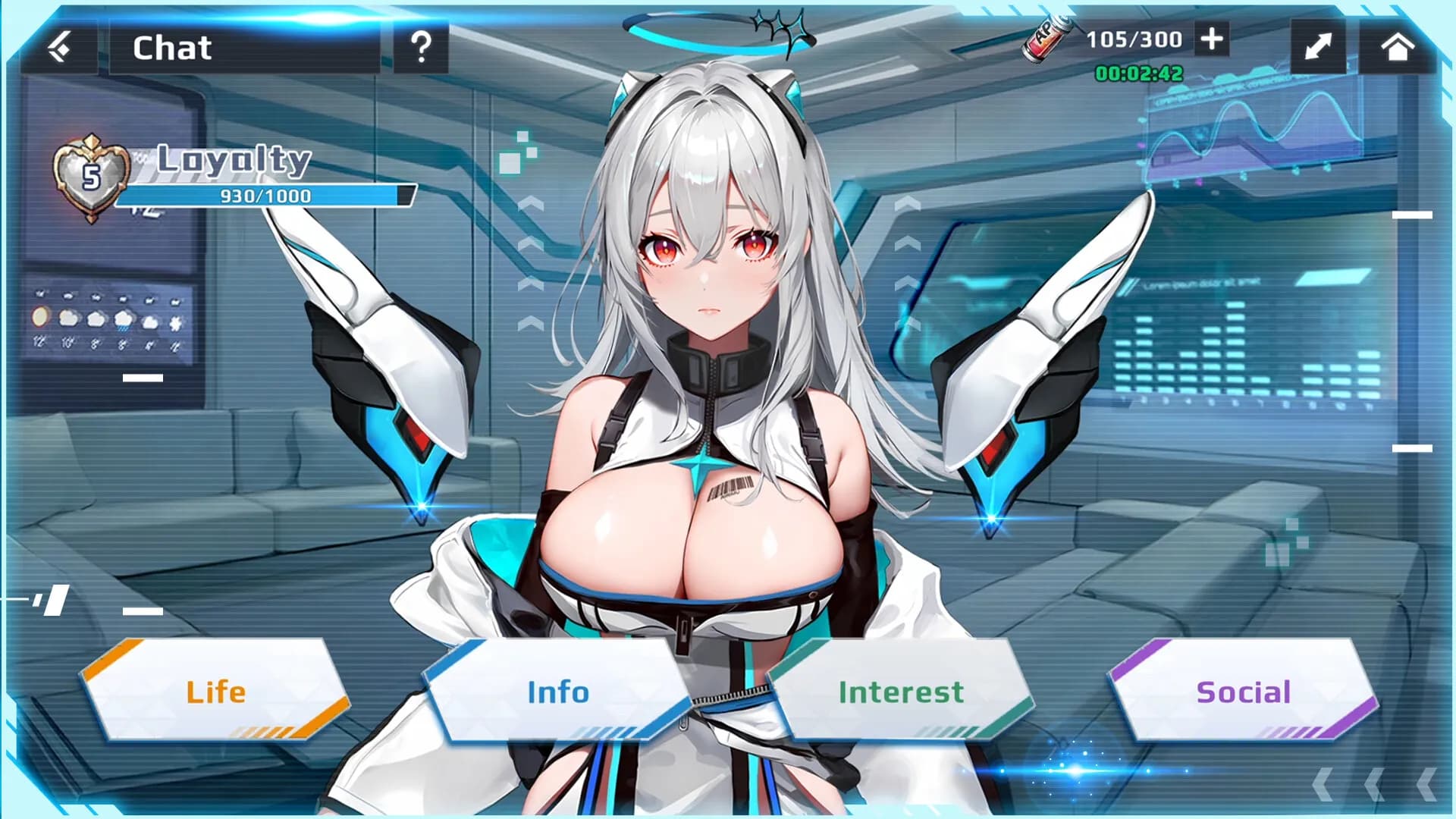Switch to the Info section
Viewport: 1456px width, 819px height.
coord(558,690)
